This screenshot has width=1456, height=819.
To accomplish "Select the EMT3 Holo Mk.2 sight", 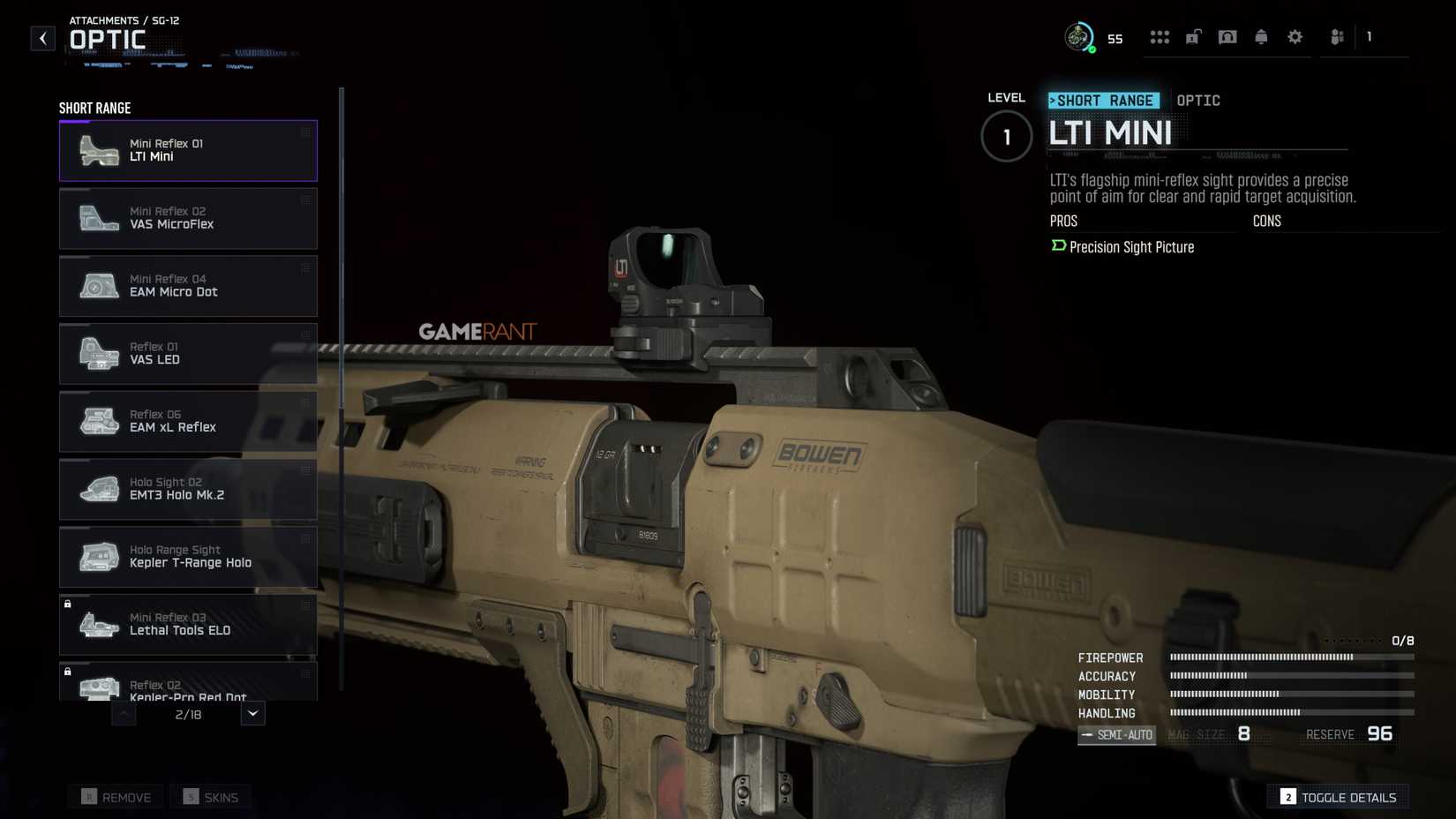I will (188, 489).
